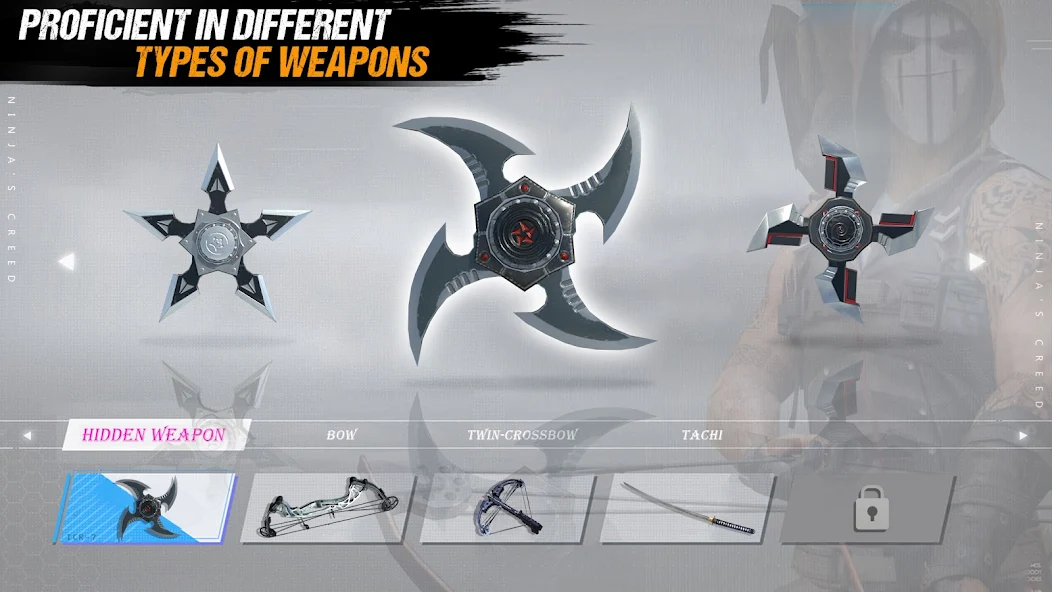This screenshot has height=592, width=1052.
Task: Show the next shuriken with right arrow
Action: pyautogui.click(x=977, y=262)
